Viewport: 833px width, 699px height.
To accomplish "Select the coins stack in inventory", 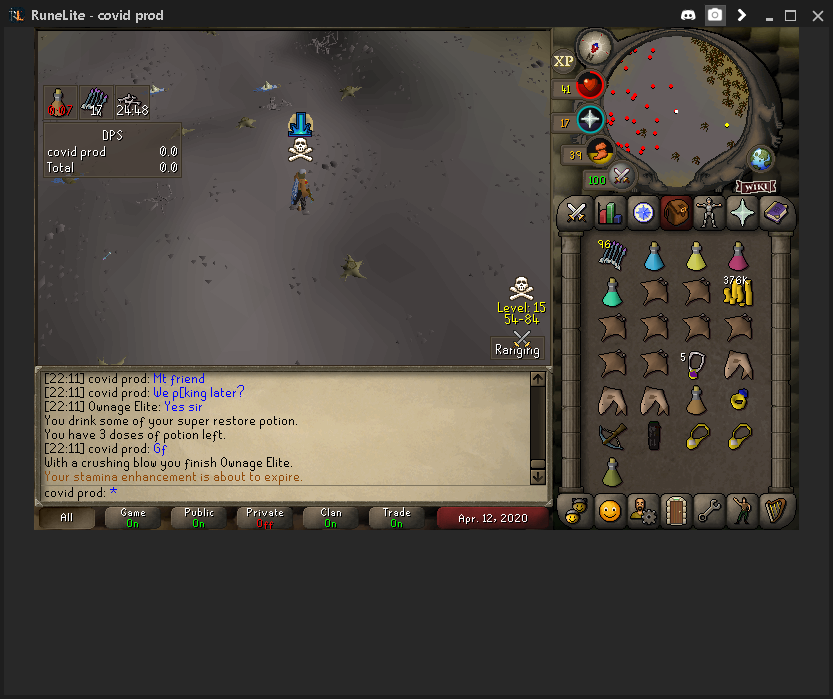I will coord(738,291).
